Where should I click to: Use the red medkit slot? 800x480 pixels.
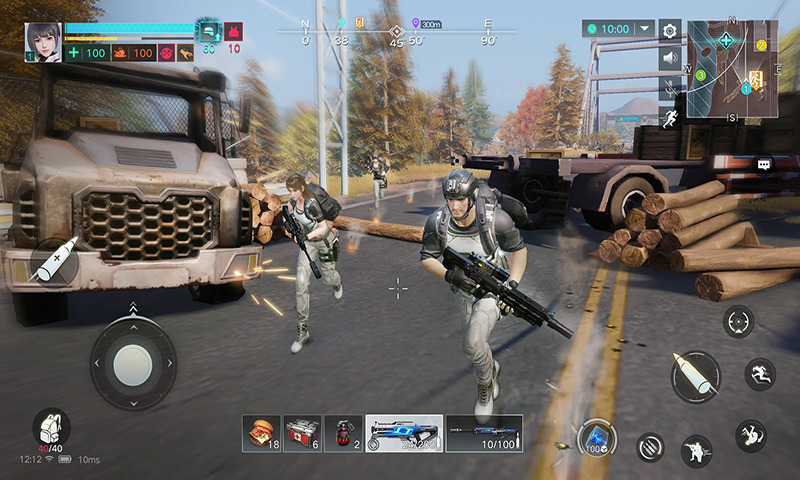click(302, 433)
